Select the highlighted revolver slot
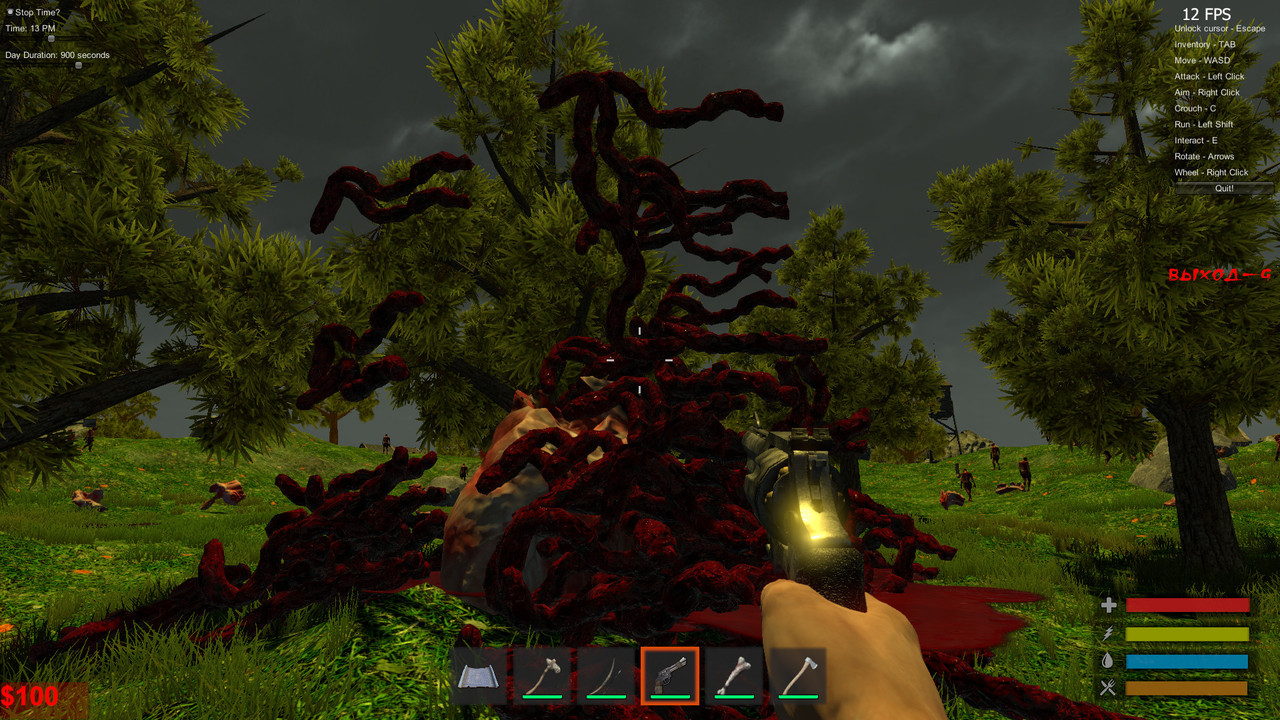1280x720 pixels. [670, 677]
